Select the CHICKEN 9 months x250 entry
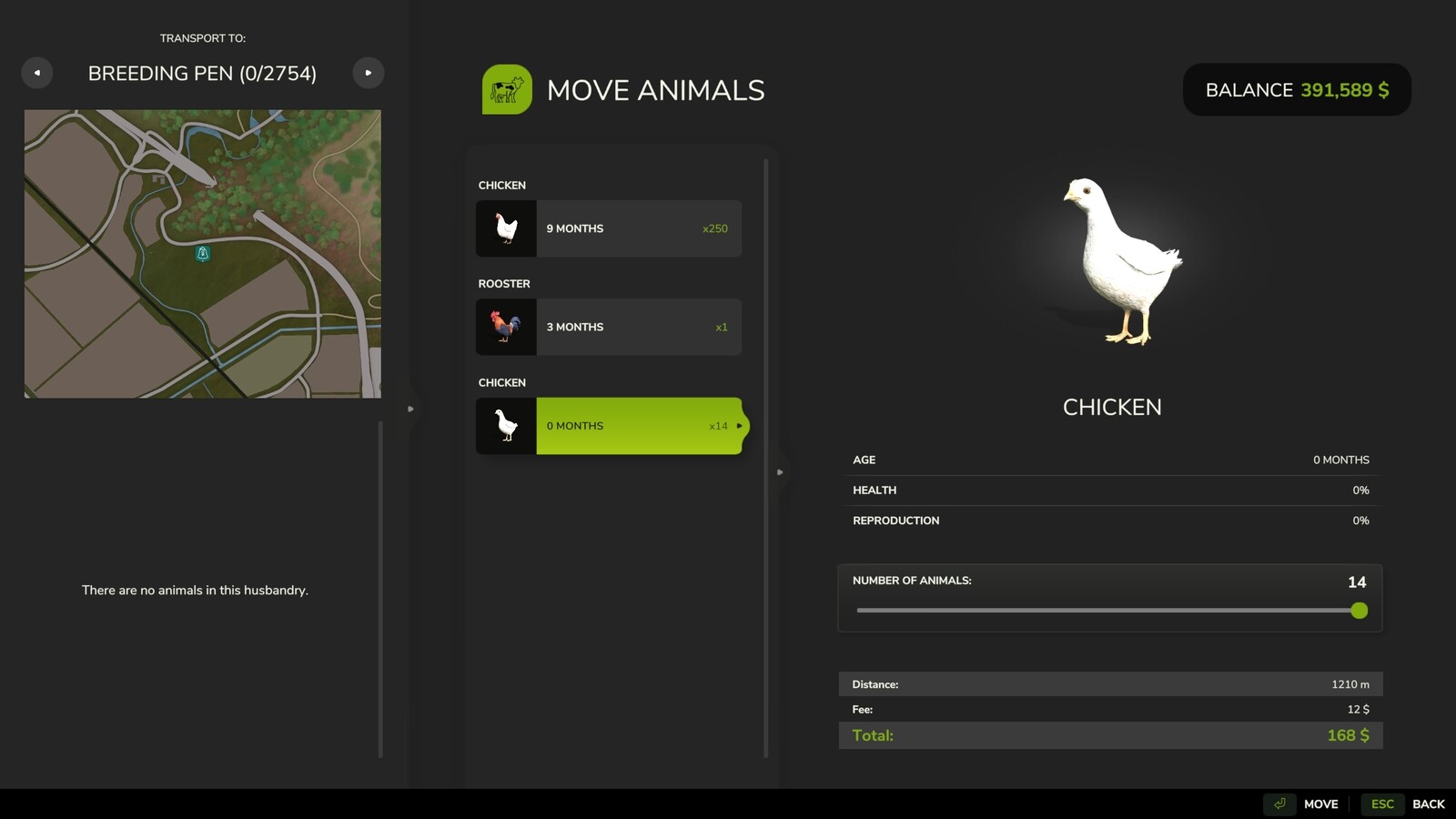This screenshot has height=819, width=1456. (637, 228)
